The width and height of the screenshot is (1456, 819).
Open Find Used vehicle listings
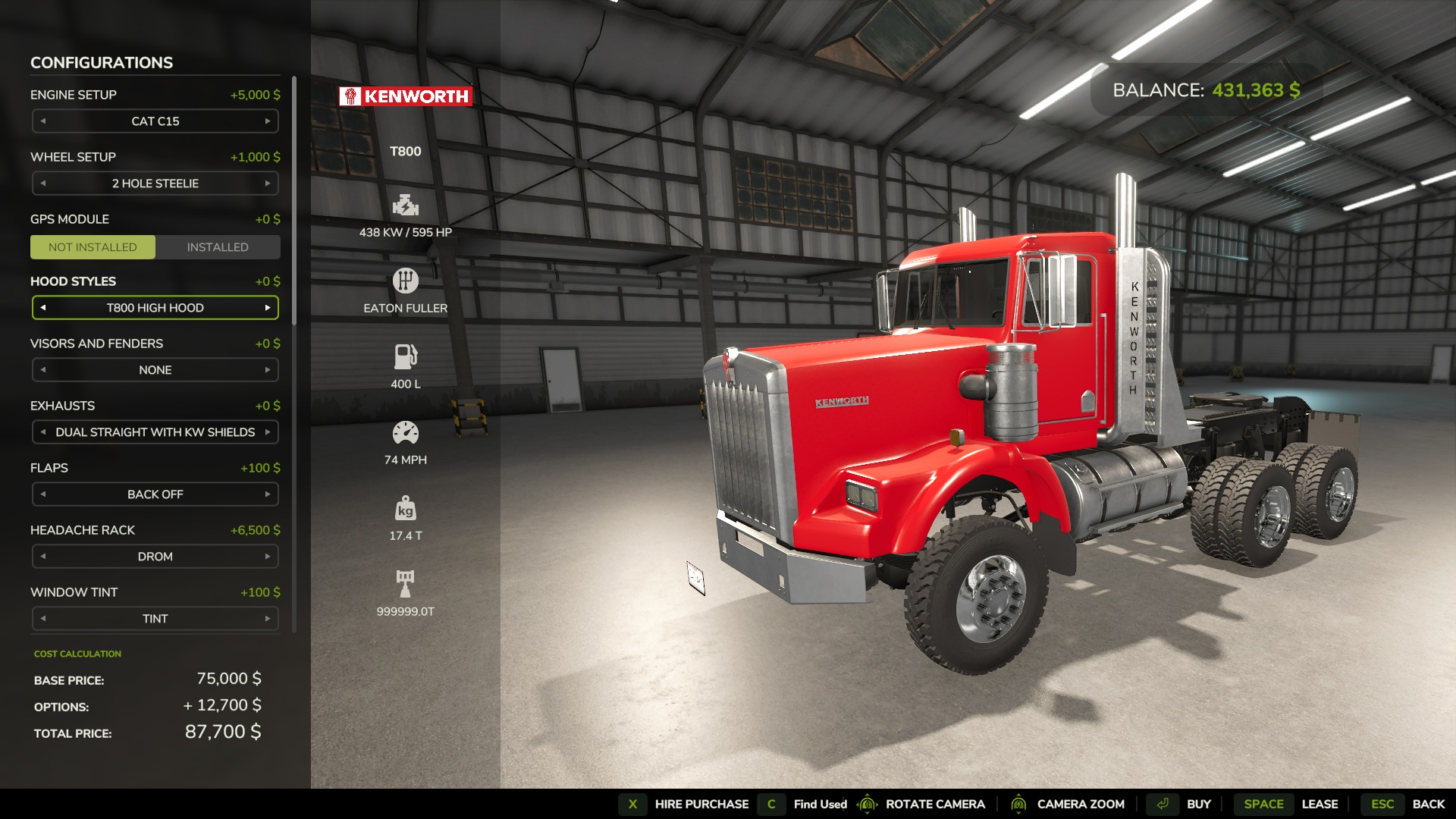coord(820,804)
